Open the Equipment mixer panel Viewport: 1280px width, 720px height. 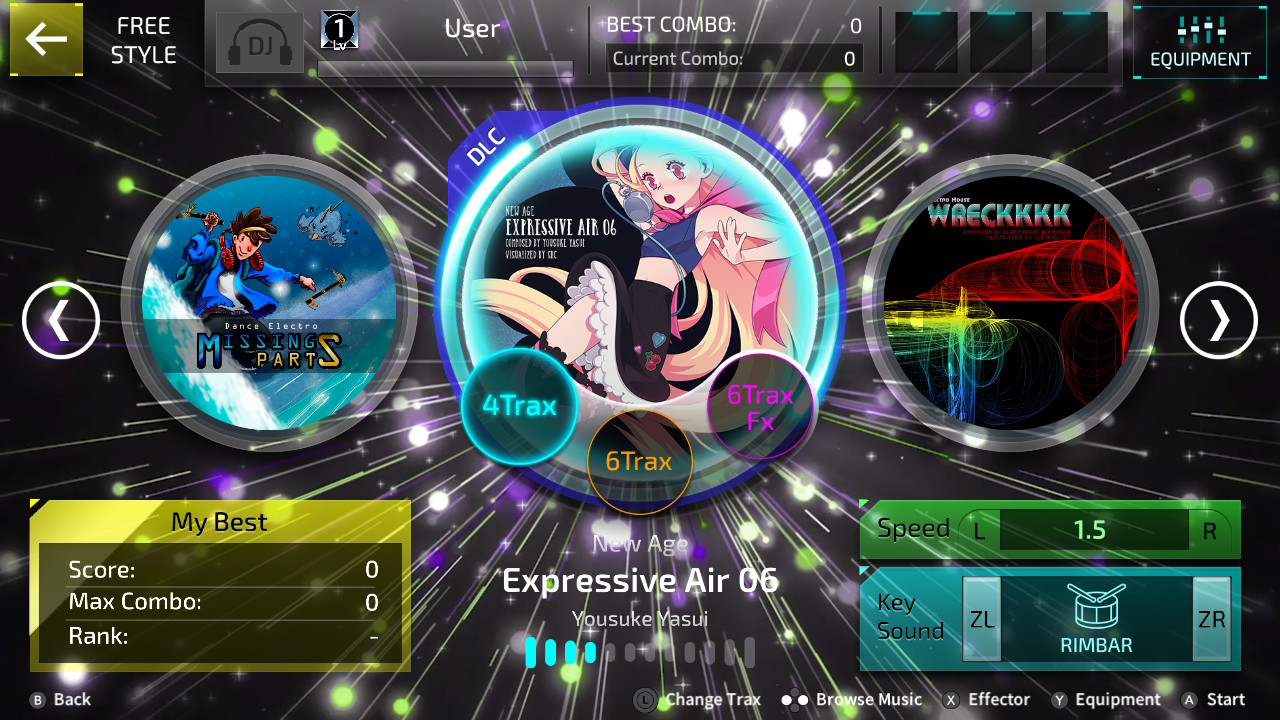tap(1199, 42)
